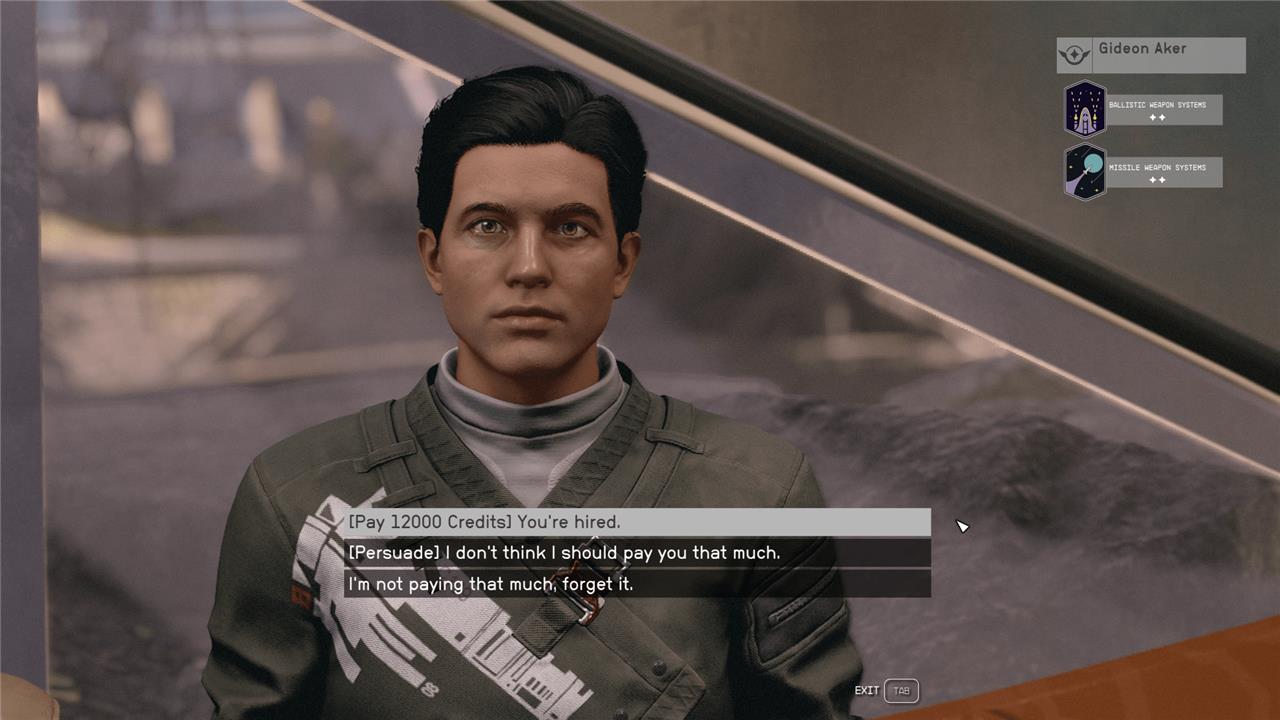Choose the Pay 12000 Credits dialogue option

(x=637, y=522)
